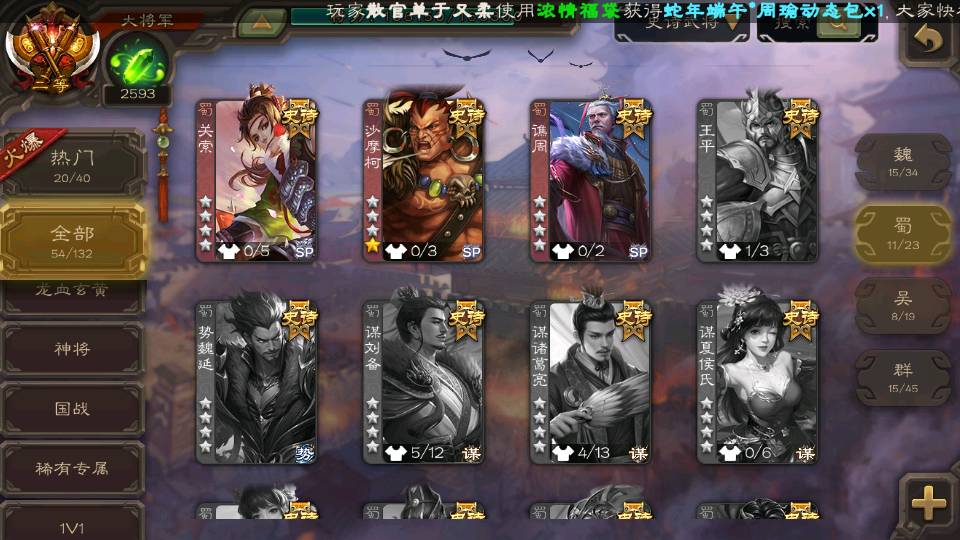Image resolution: width=960 pixels, height=540 pixels.
Task: Click the back arrow button
Action: tap(929, 40)
